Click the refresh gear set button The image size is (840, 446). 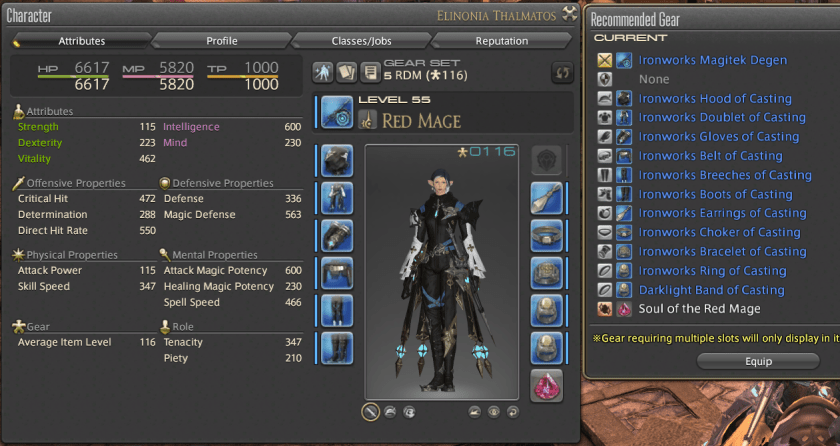pos(563,73)
